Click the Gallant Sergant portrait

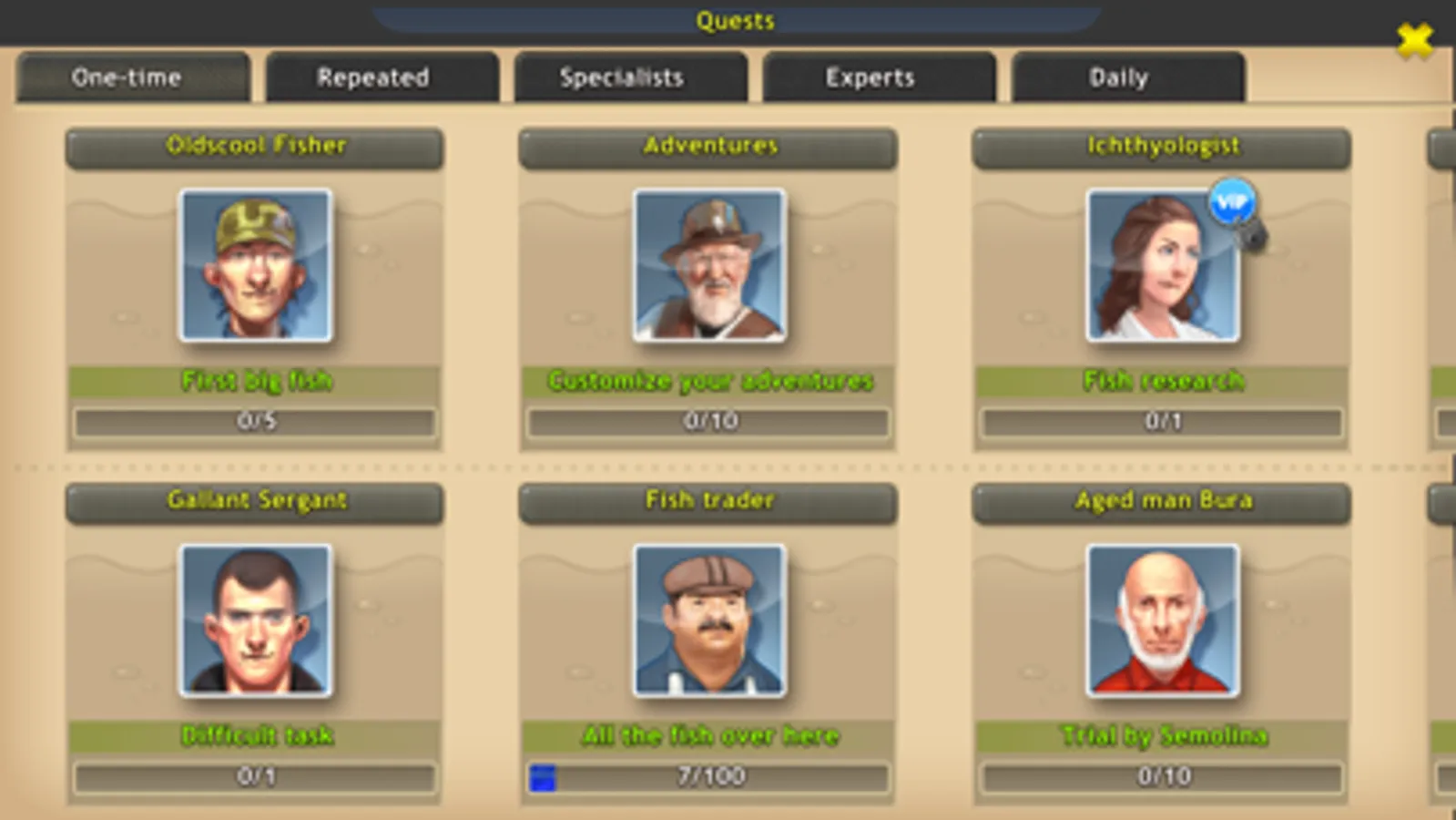point(255,620)
